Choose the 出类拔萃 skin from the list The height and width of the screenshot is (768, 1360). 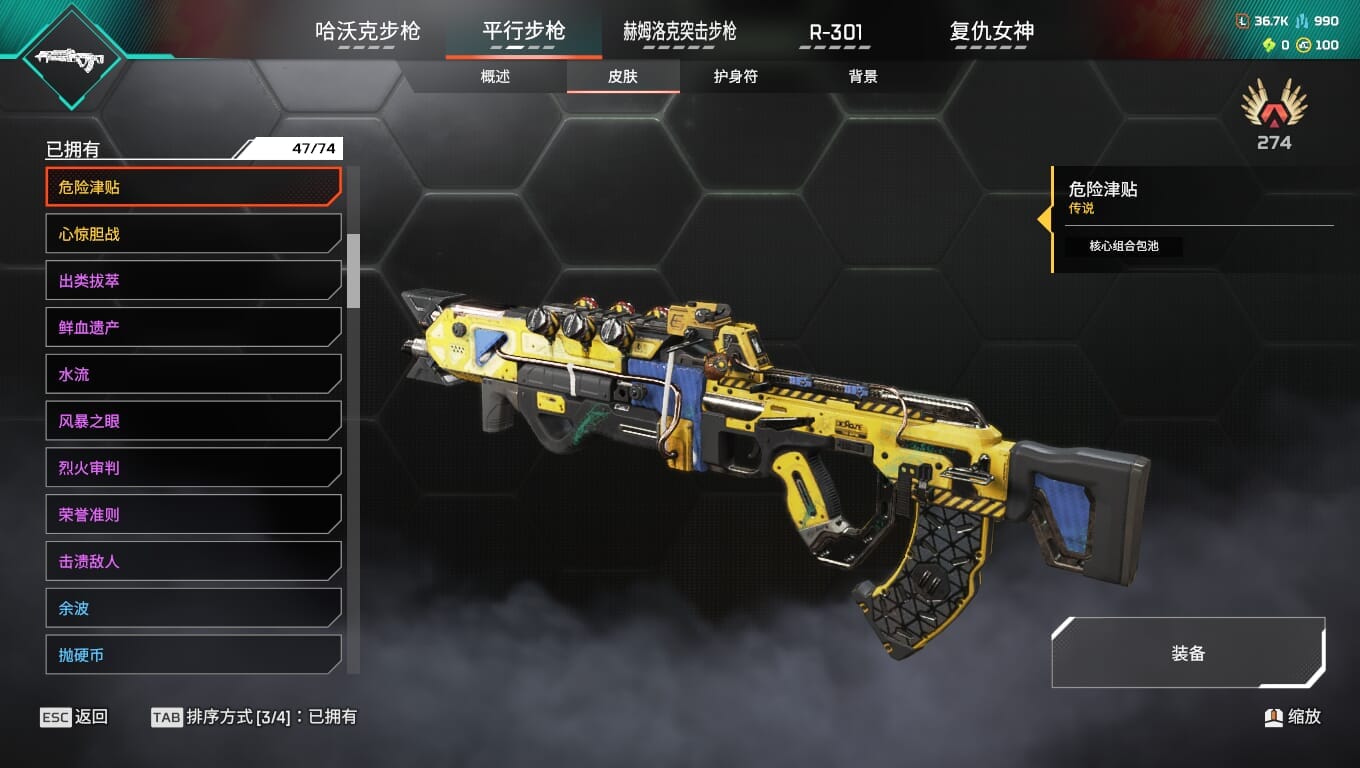point(193,281)
